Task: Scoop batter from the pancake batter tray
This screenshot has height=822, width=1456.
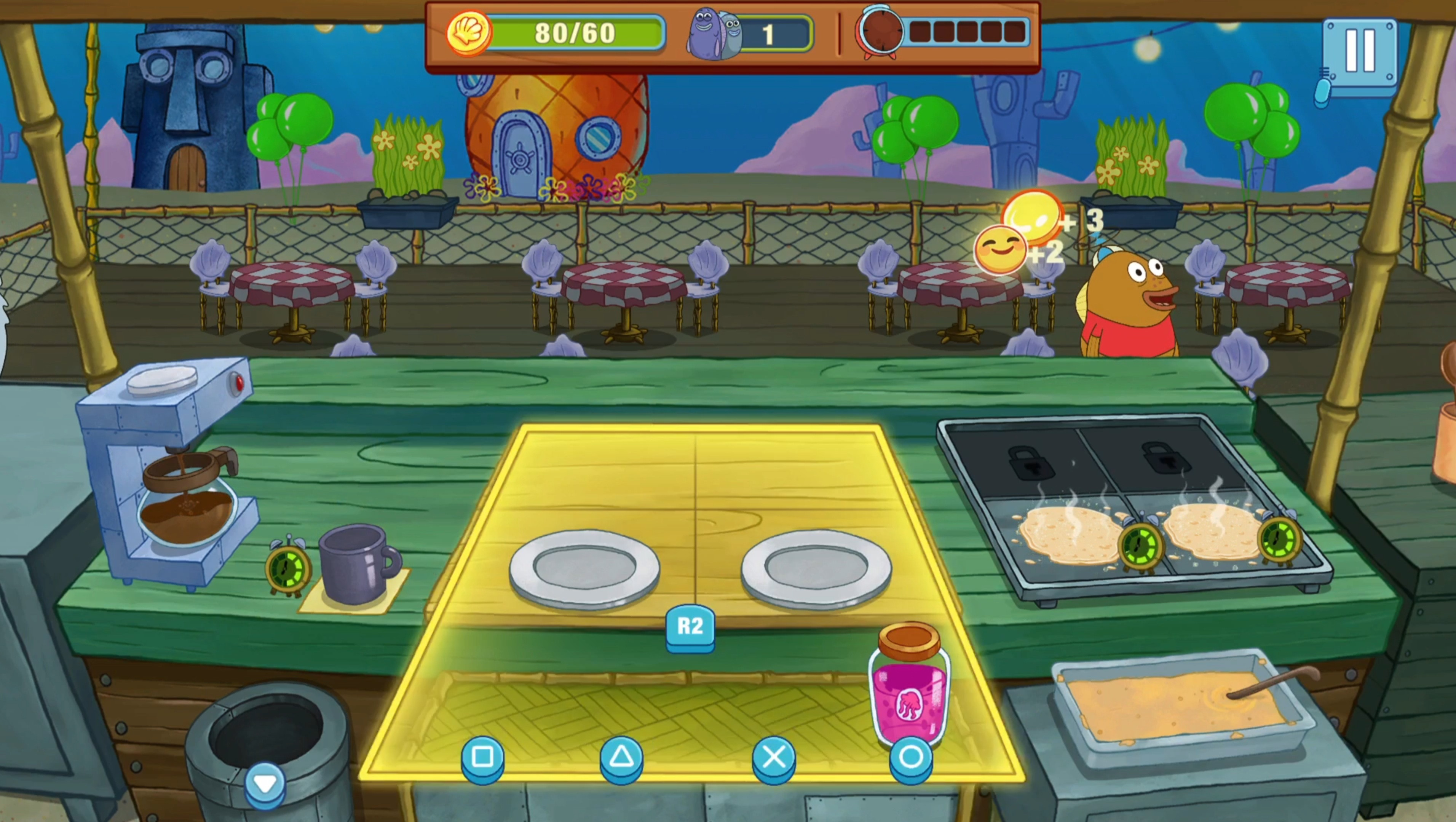Action: point(1176,707)
